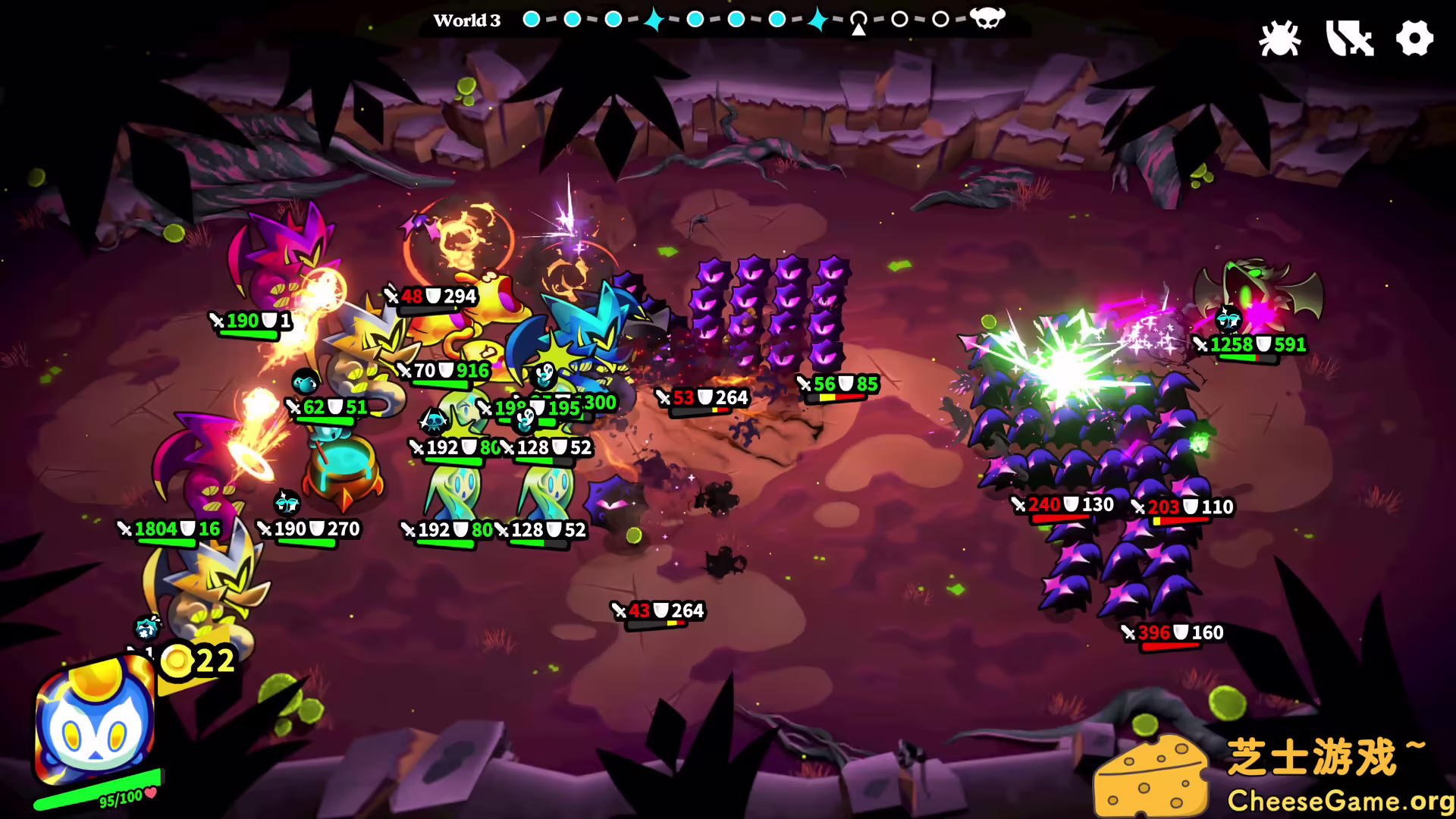The height and width of the screenshot is (819, 1456).
Task: Click the ghost badge above the blue spiky unit
Action: (x=541, y=375)
